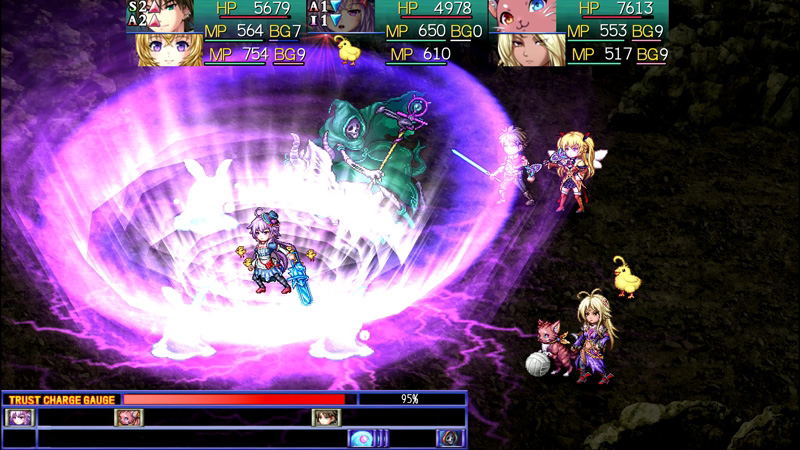This screenshot has height=450, width=800.
Task: Click the brown-haired face on turn timeline
Action: tap(326, 417)
